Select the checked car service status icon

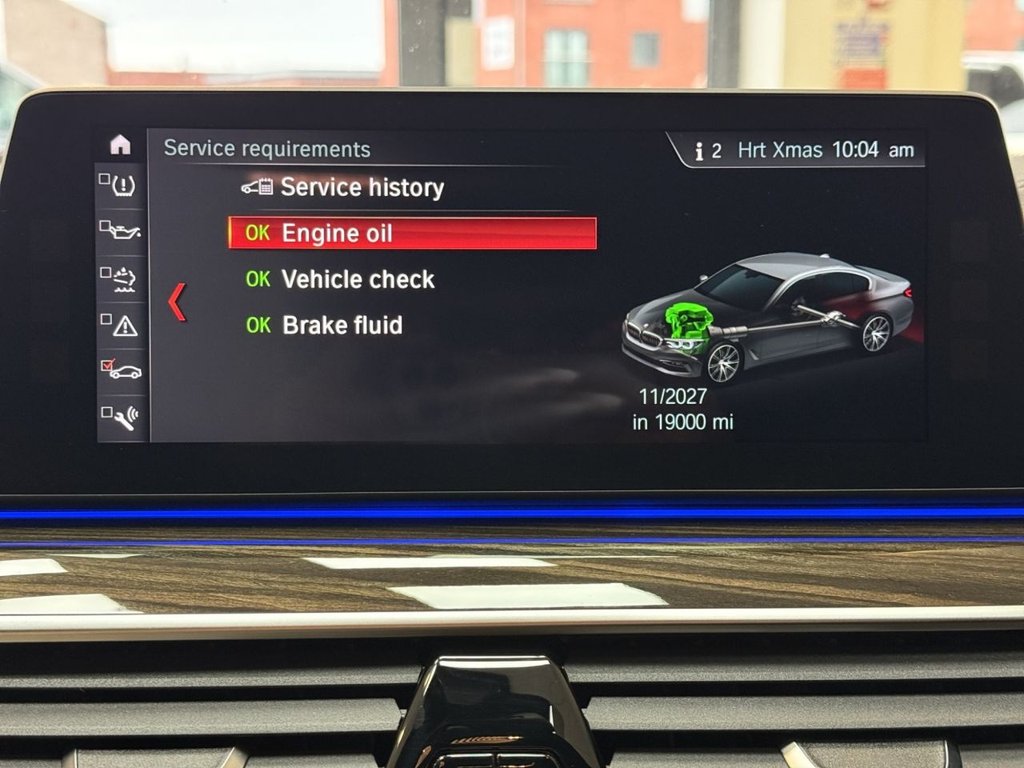[122, 370]
